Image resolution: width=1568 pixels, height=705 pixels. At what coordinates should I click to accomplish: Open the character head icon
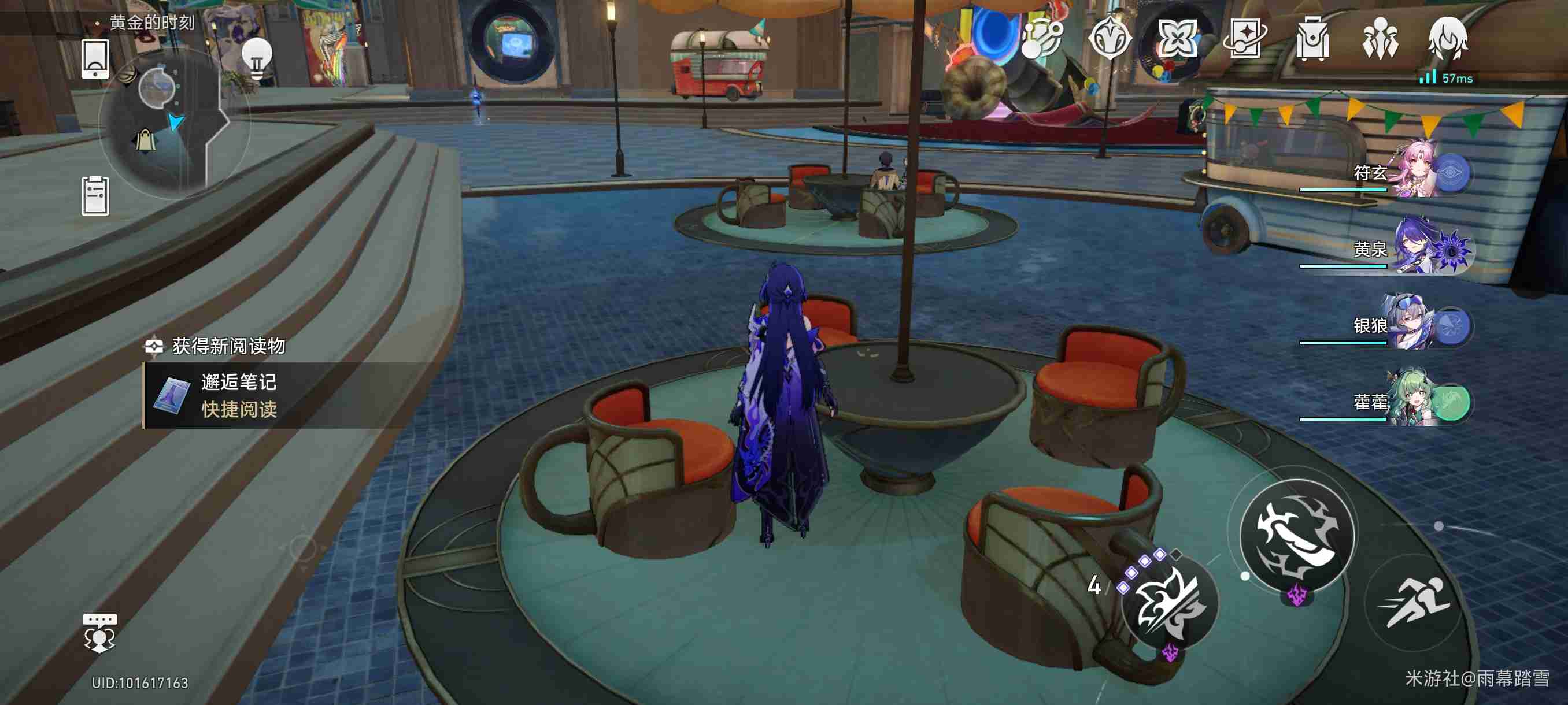click(x=1448, y=39)
